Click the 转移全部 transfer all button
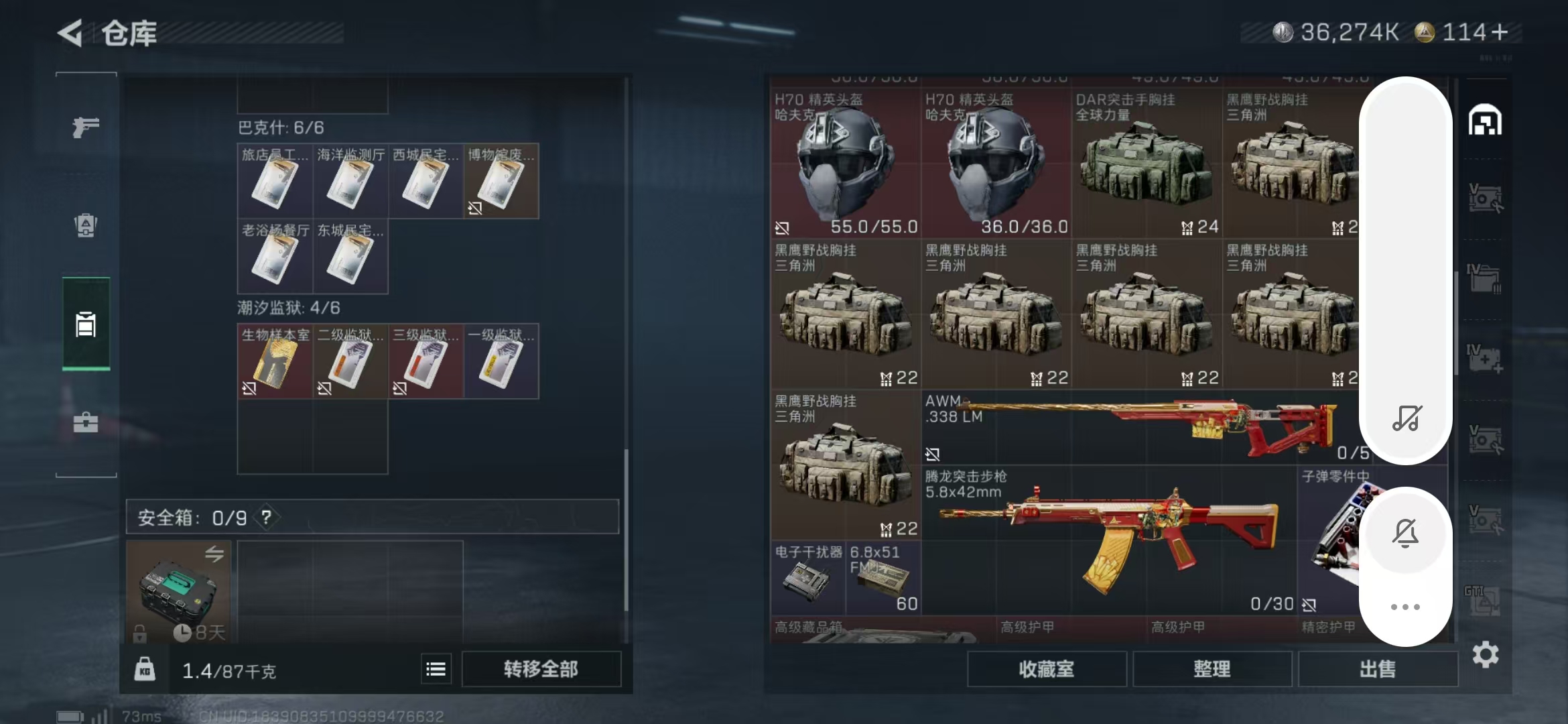Screen dimensions: 1568x724 [x=541, y=668]
